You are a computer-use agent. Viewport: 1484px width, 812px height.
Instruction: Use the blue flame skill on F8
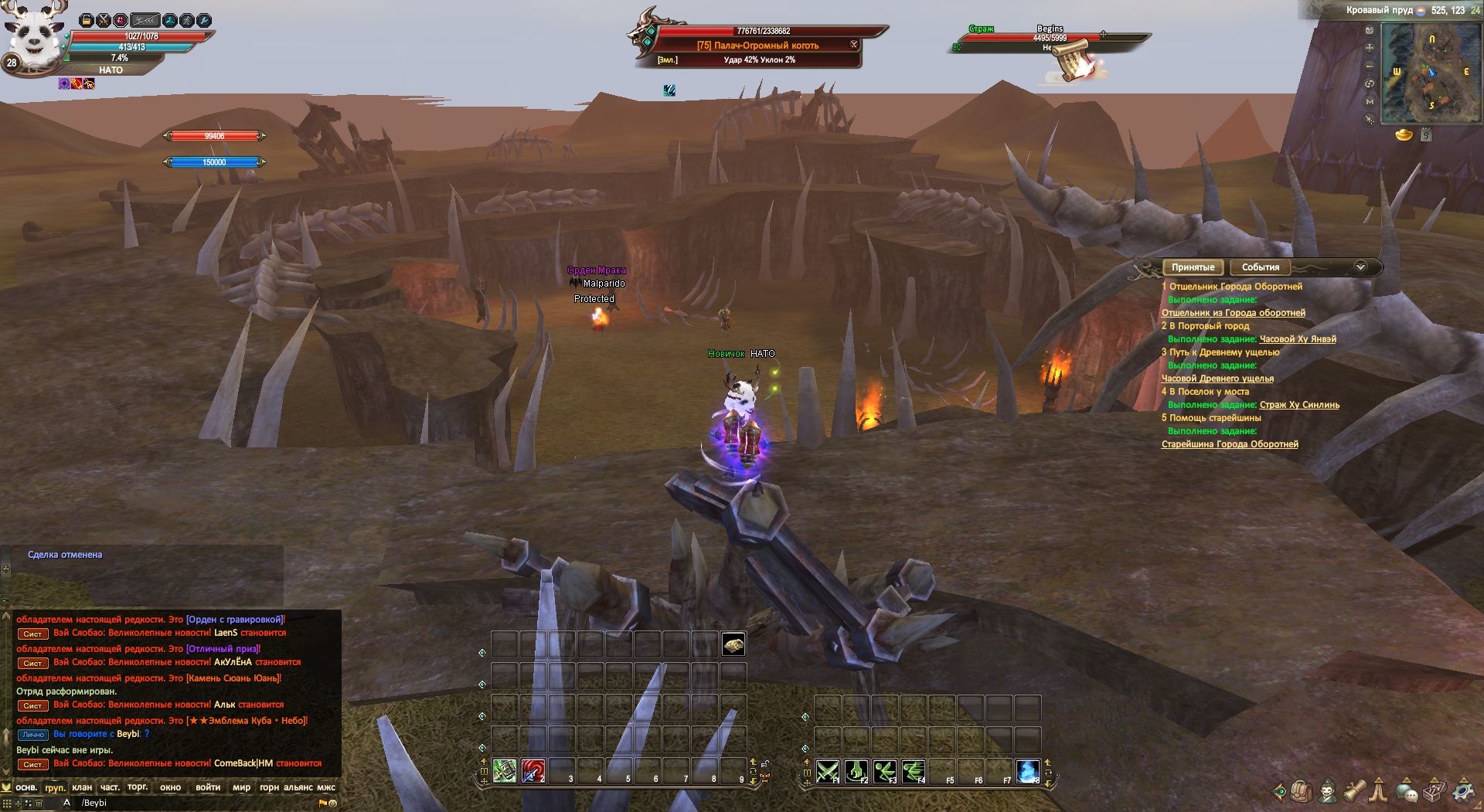[1027, 770]
